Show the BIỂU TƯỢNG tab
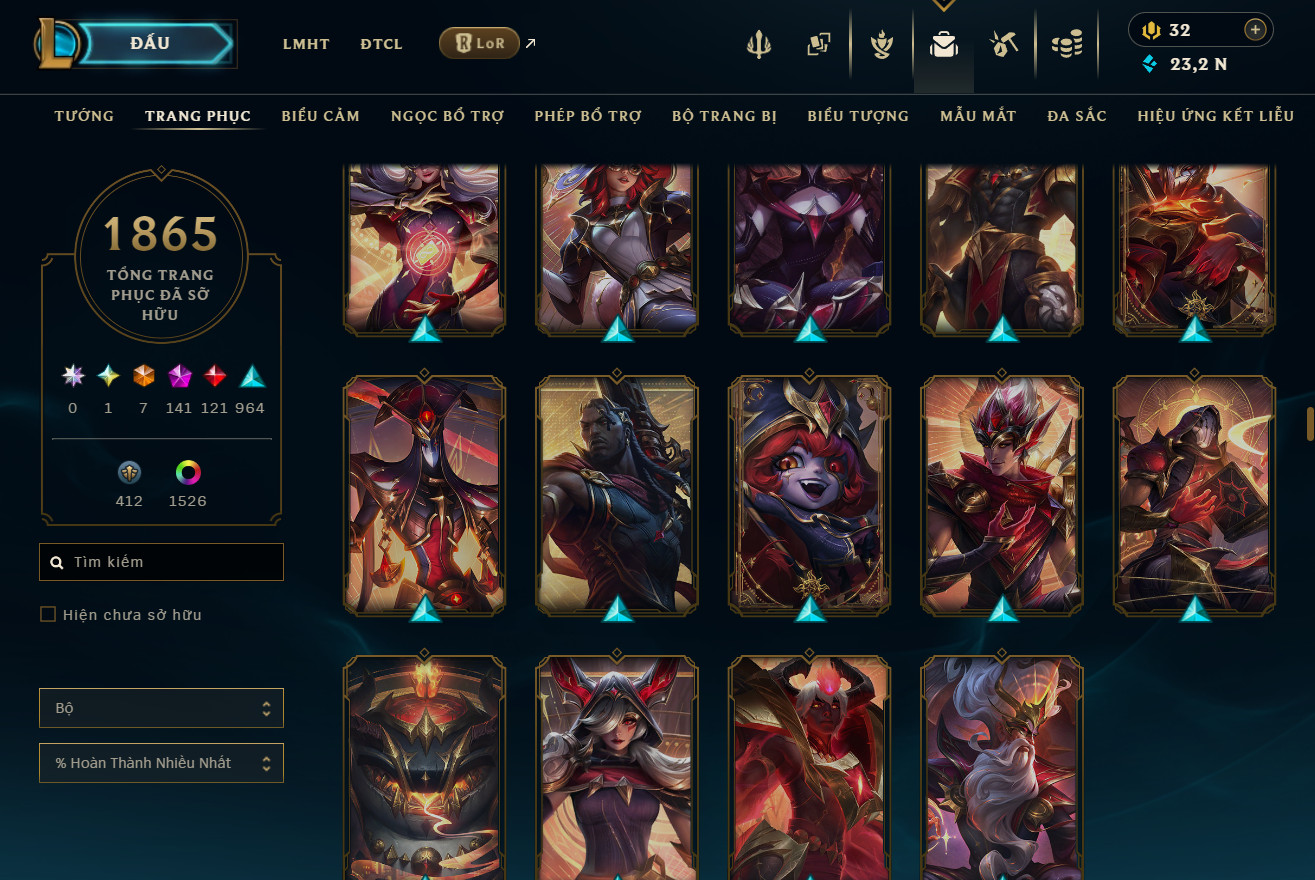The image size is (1315, 880). pos(858,116)
